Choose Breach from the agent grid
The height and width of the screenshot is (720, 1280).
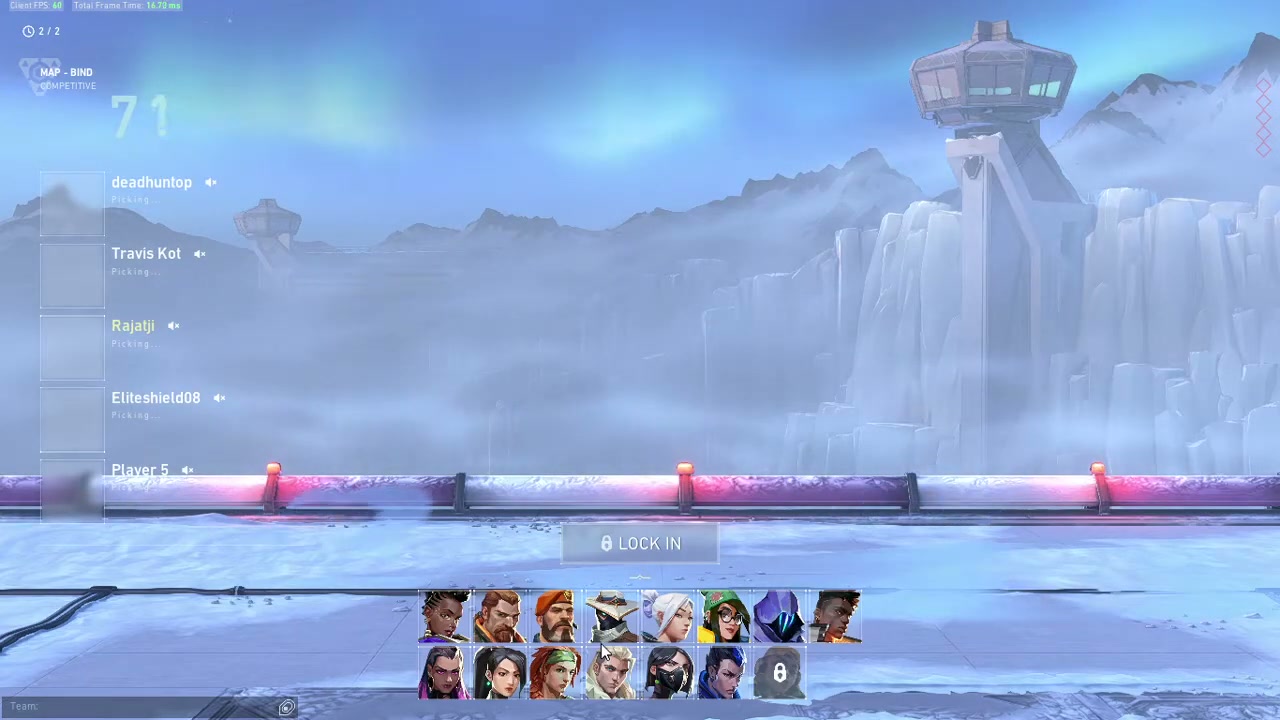tap(500, 616)
